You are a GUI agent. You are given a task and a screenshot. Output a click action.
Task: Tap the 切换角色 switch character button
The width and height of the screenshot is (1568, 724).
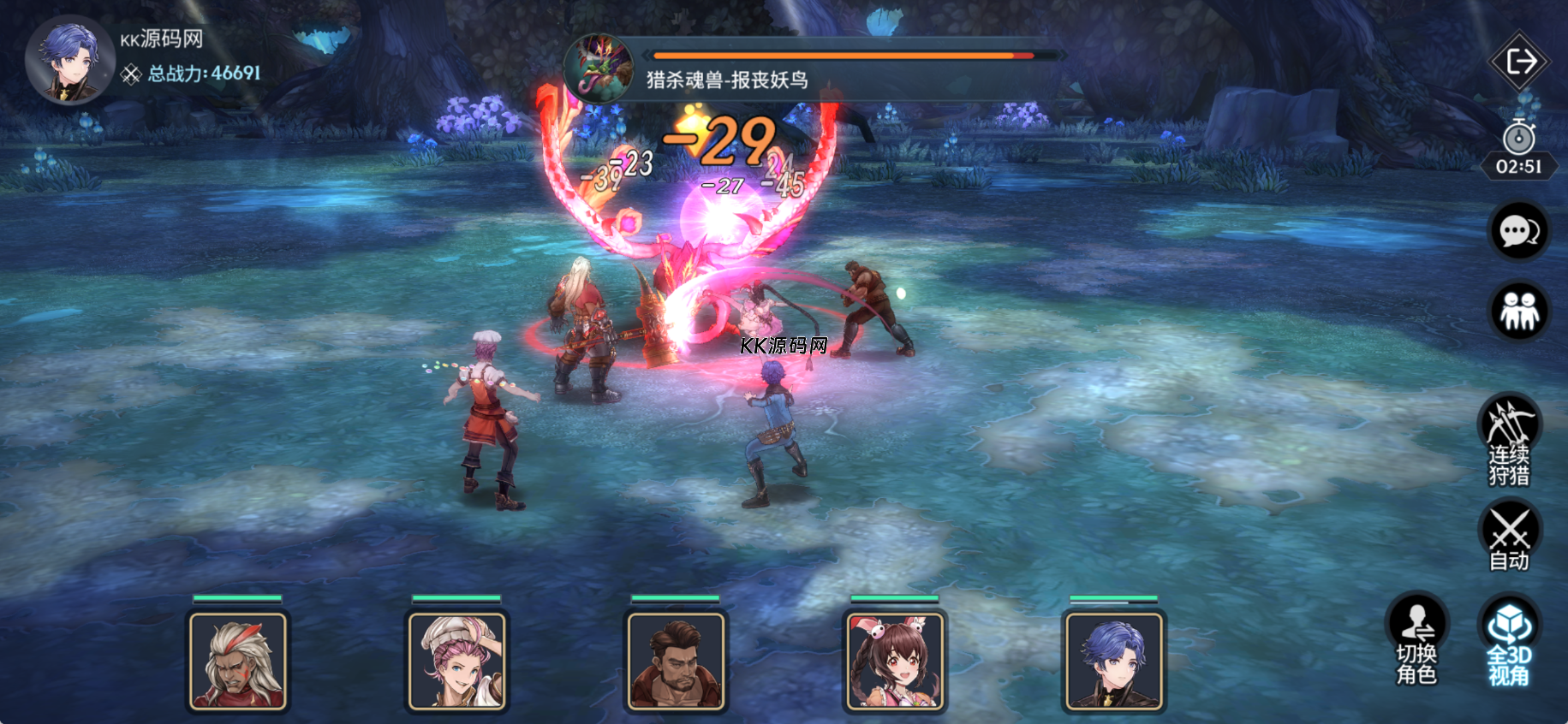[x=1417, y=638]
